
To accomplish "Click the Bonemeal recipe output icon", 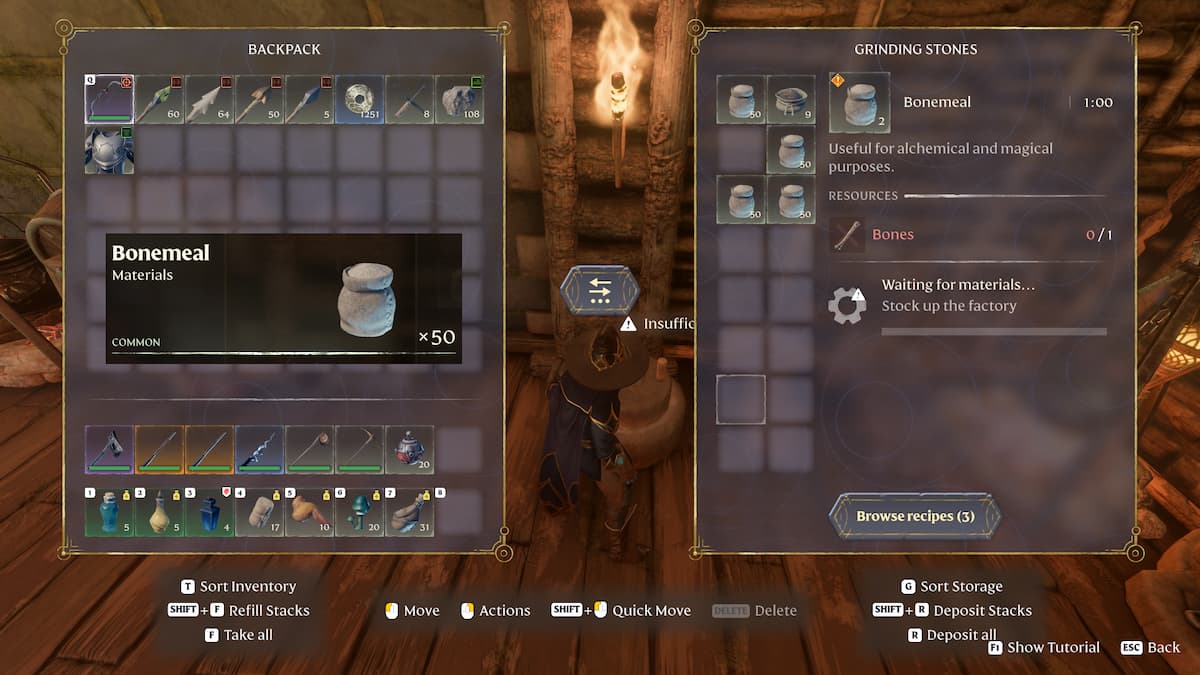I will coord(859,102).
